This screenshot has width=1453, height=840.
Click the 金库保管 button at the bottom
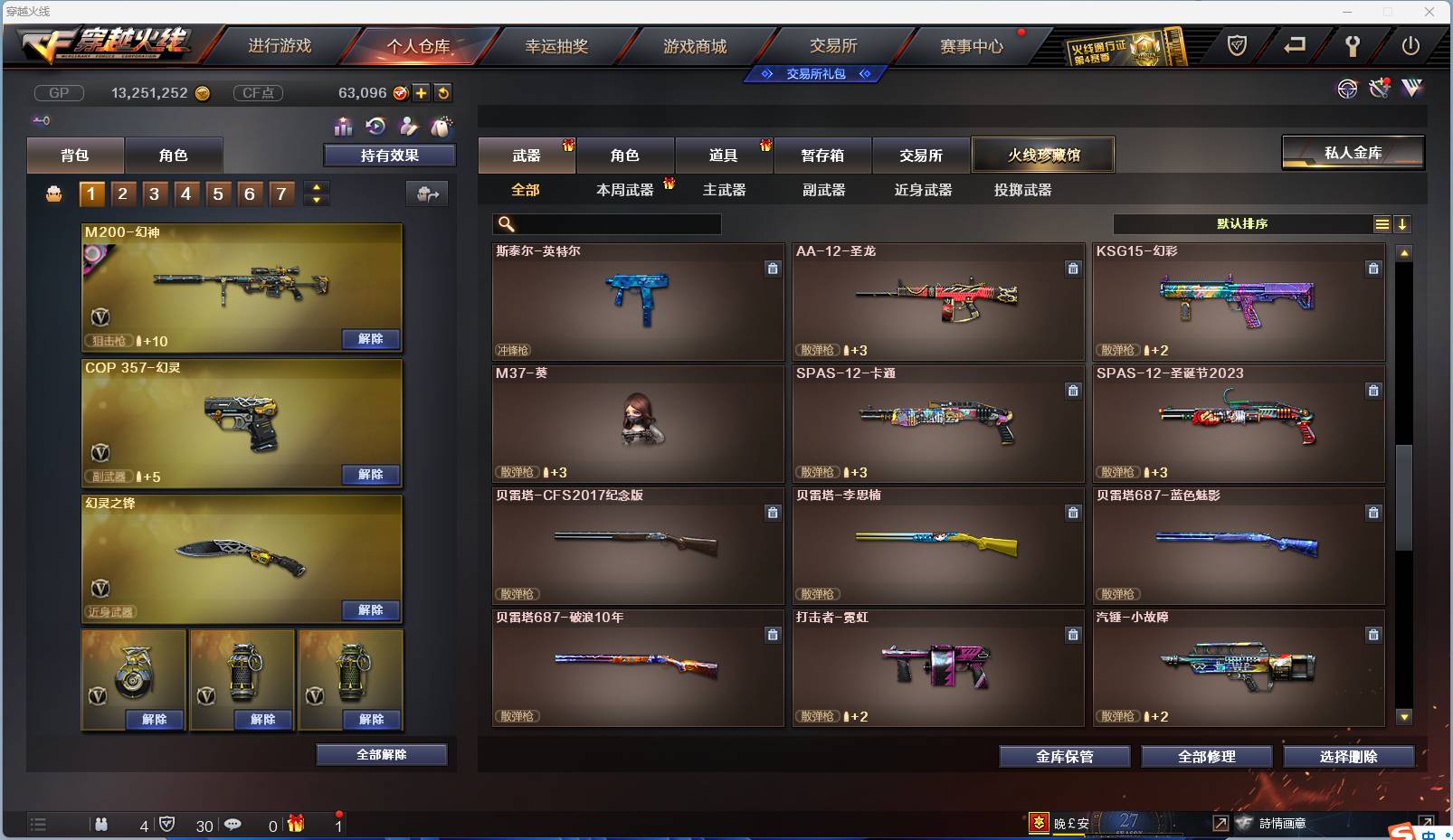pos(1065,757)
